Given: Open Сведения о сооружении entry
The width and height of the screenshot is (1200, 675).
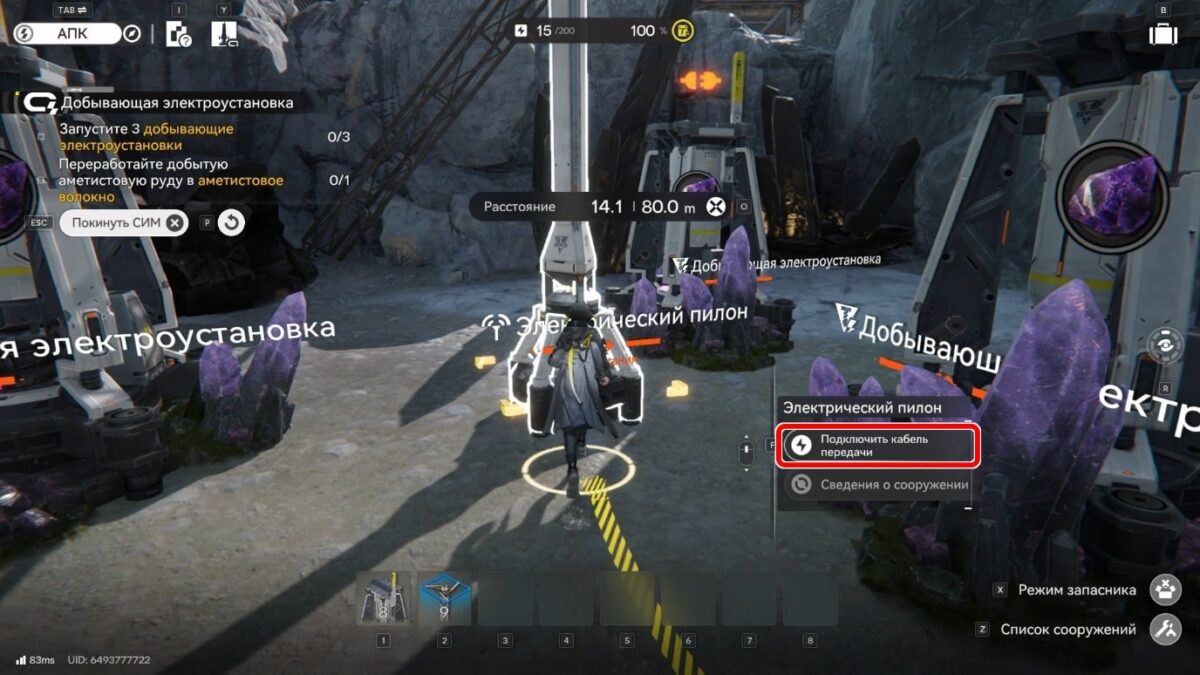Looking at the screenshot, I should [876, 485].
